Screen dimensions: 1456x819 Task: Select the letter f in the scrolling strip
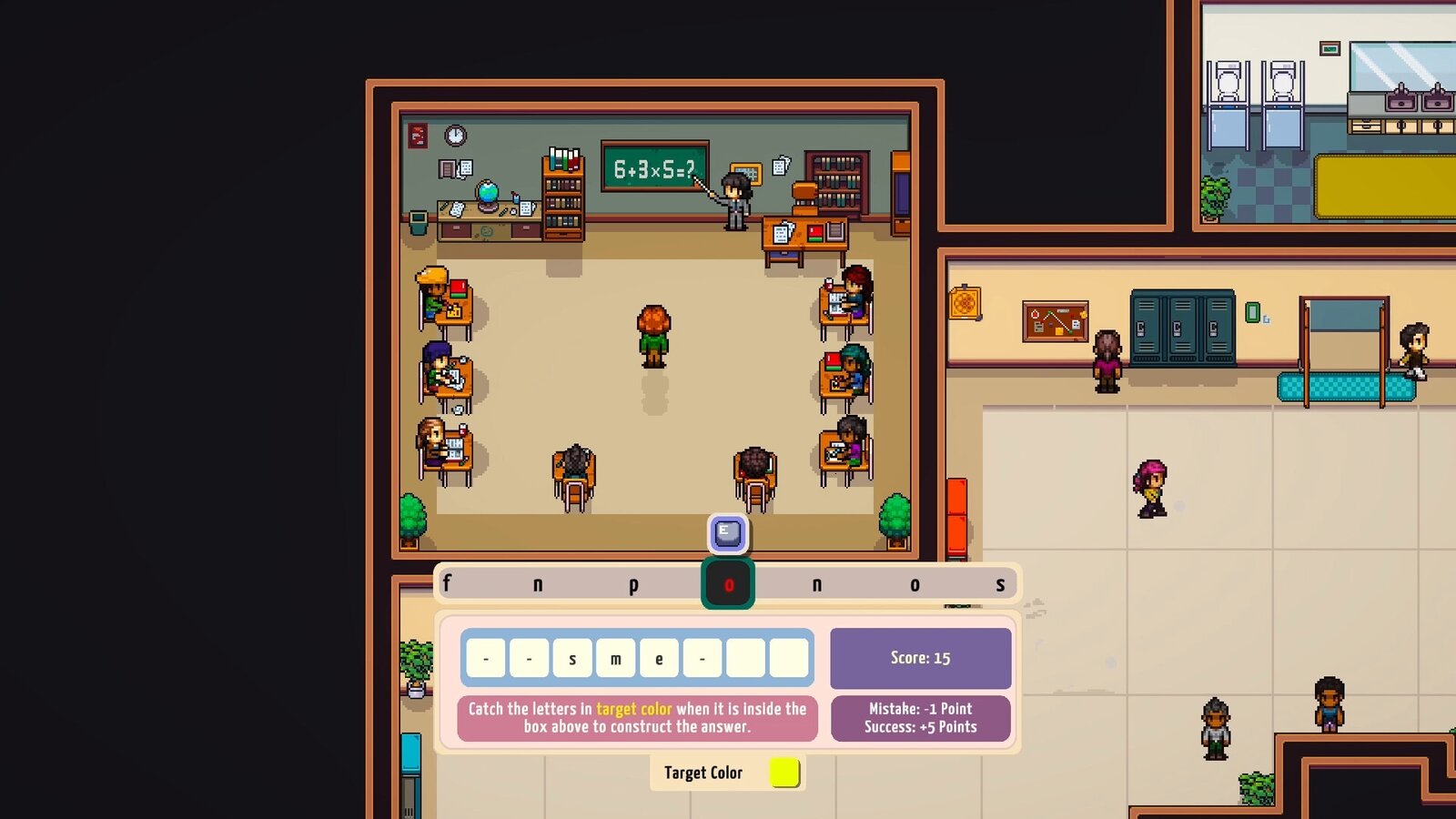(447, 583)
